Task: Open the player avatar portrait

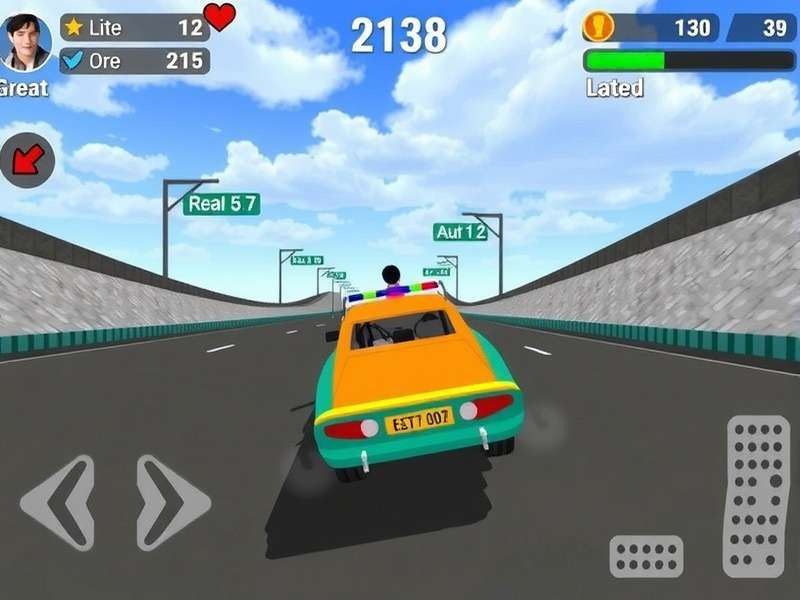Action: click(27, 42)
